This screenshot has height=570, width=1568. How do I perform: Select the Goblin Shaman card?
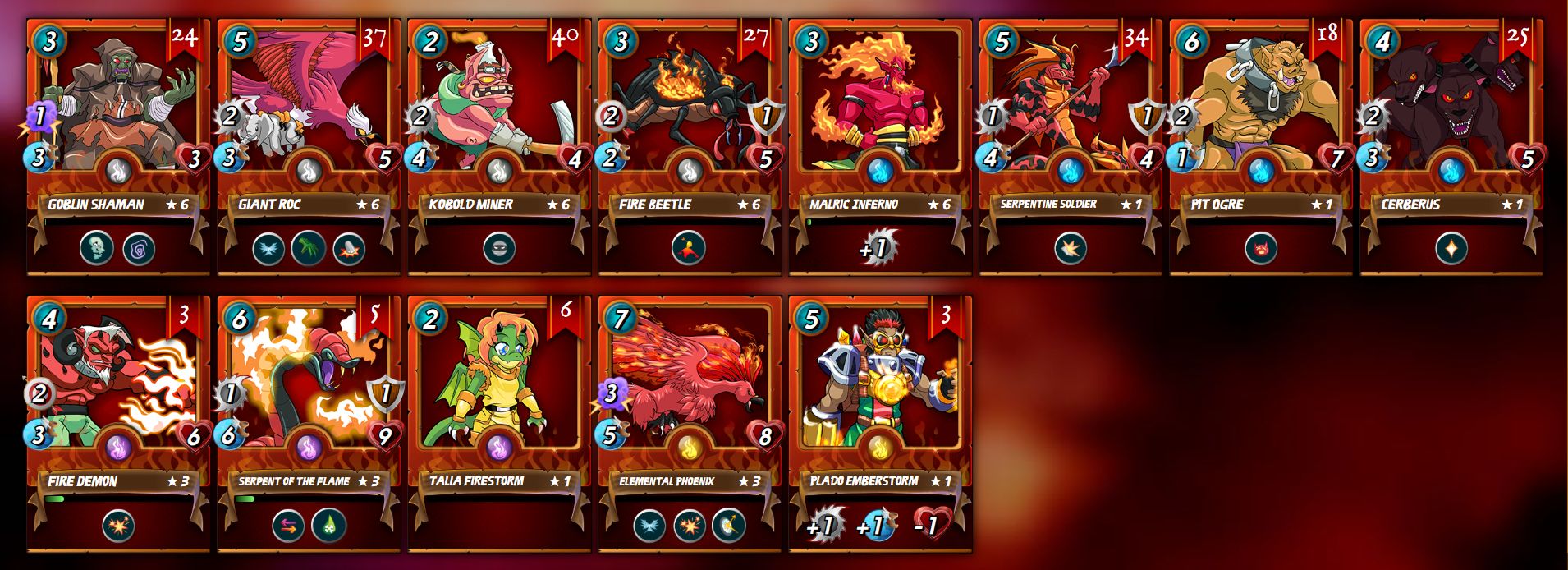click(x=117, y=123)
